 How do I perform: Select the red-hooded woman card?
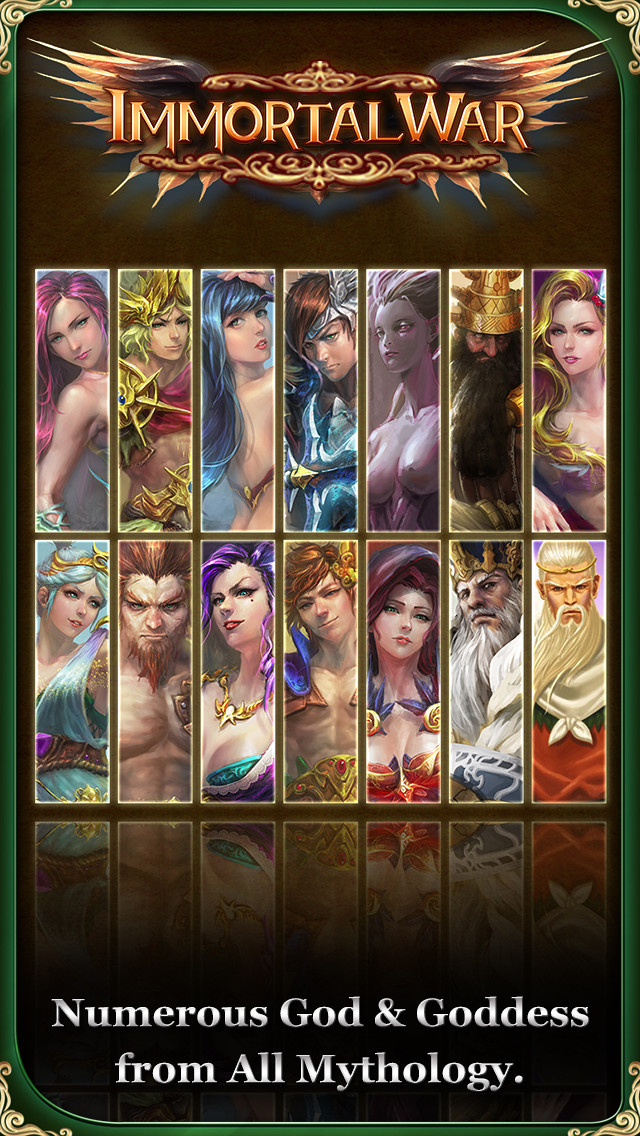403,671
